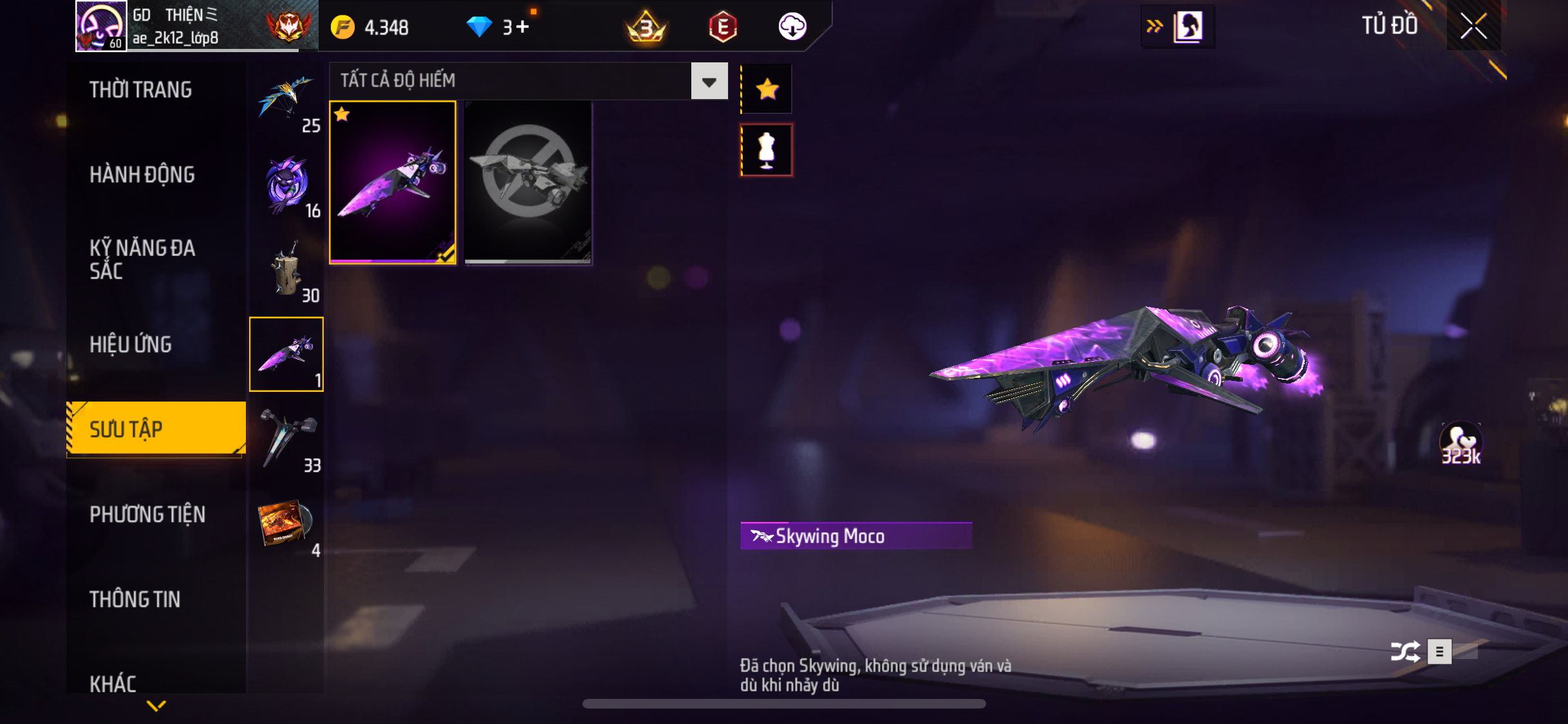Open the Tất Cả Độ Hiếm rarity dropdown
1568x724 pixels.
pos(709,82)
